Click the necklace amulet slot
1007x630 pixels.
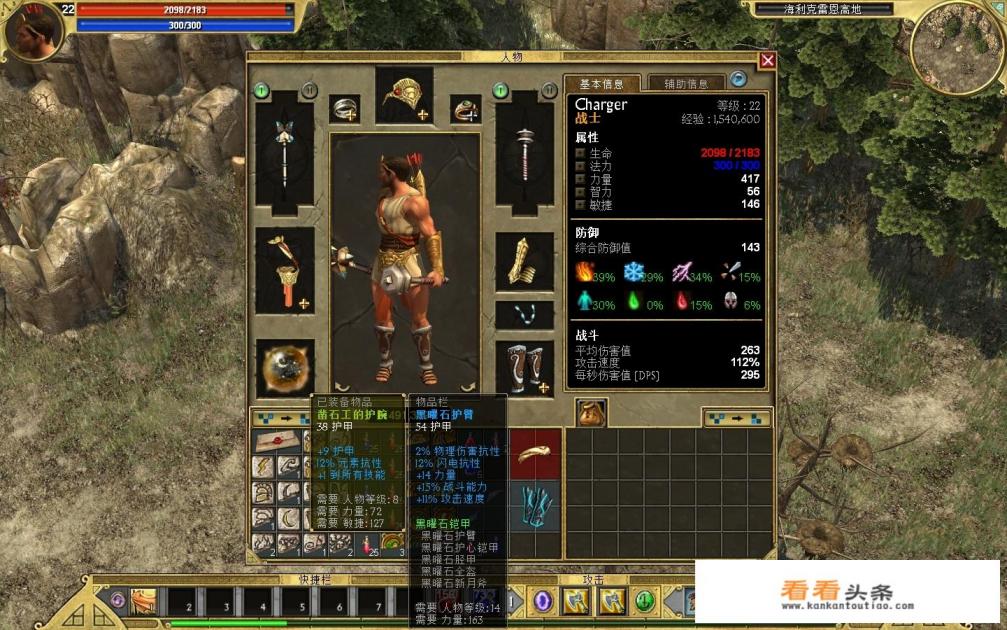pyautogui.click(x=524, y=315)
